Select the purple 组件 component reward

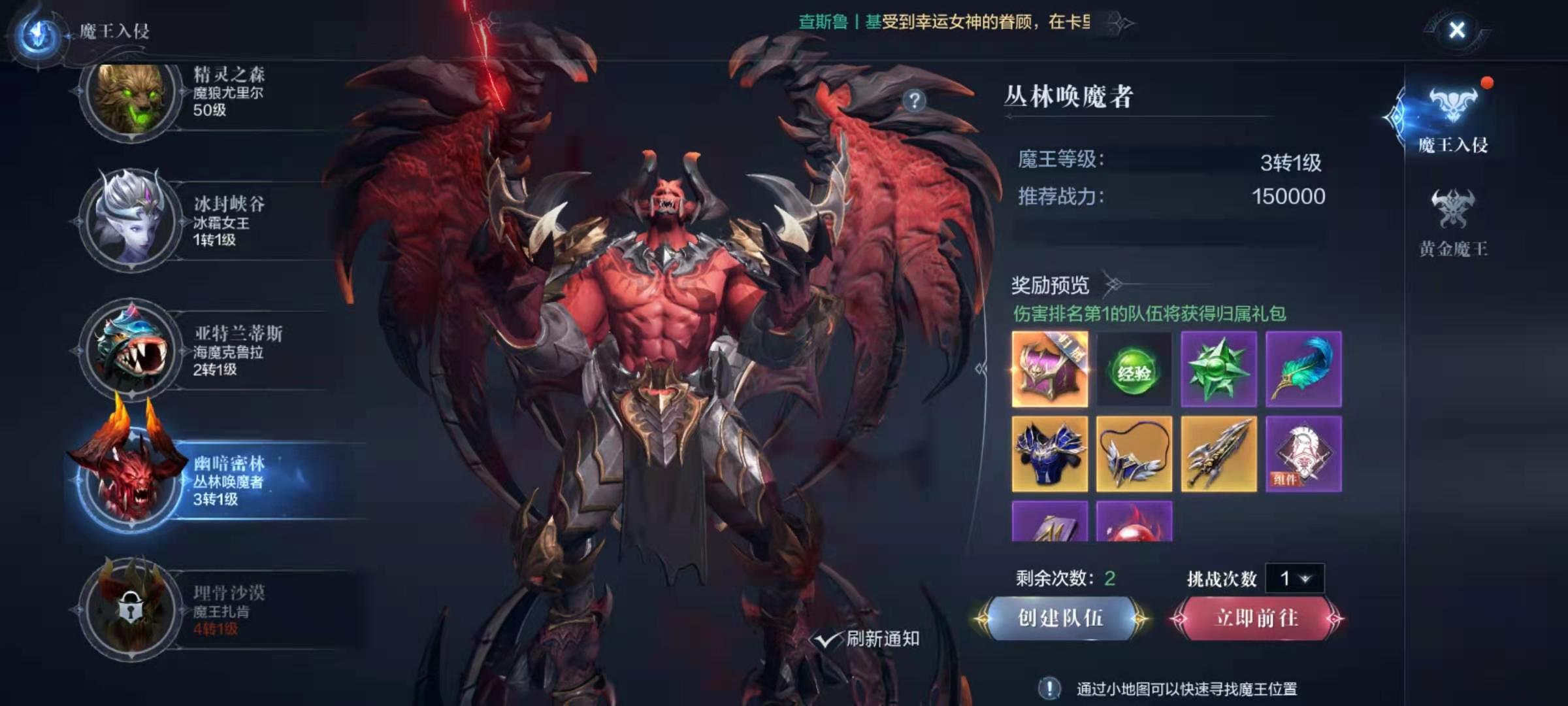point(1303,454)
